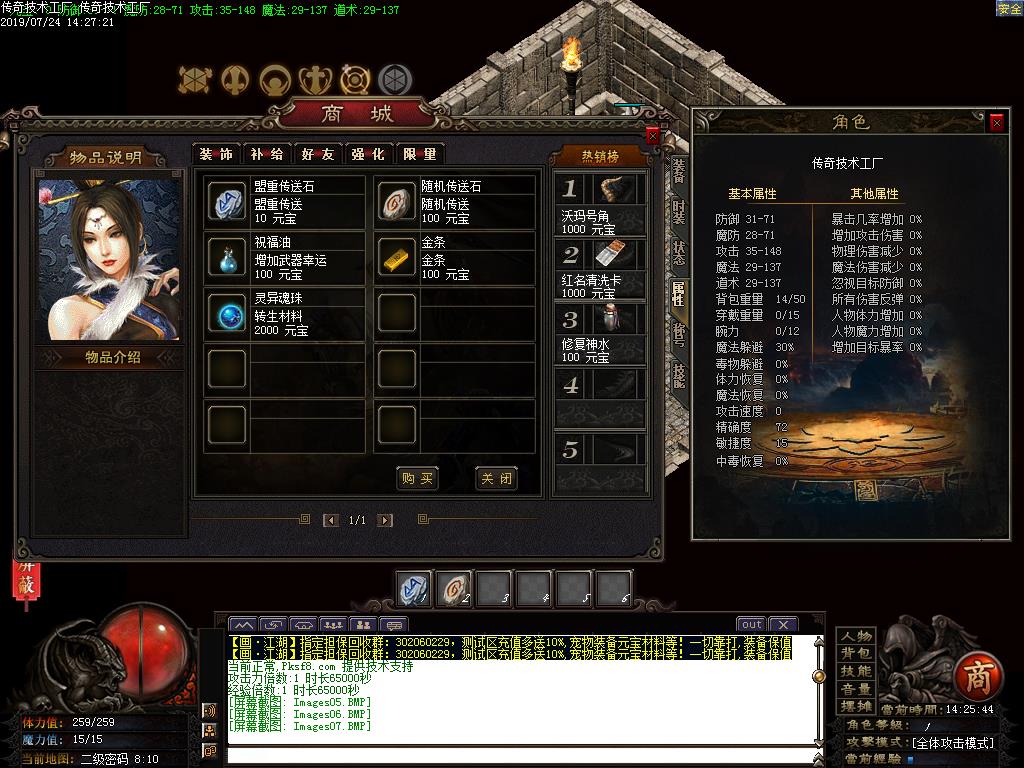Switch to the 补给 shop tab

tap(266, 154)
